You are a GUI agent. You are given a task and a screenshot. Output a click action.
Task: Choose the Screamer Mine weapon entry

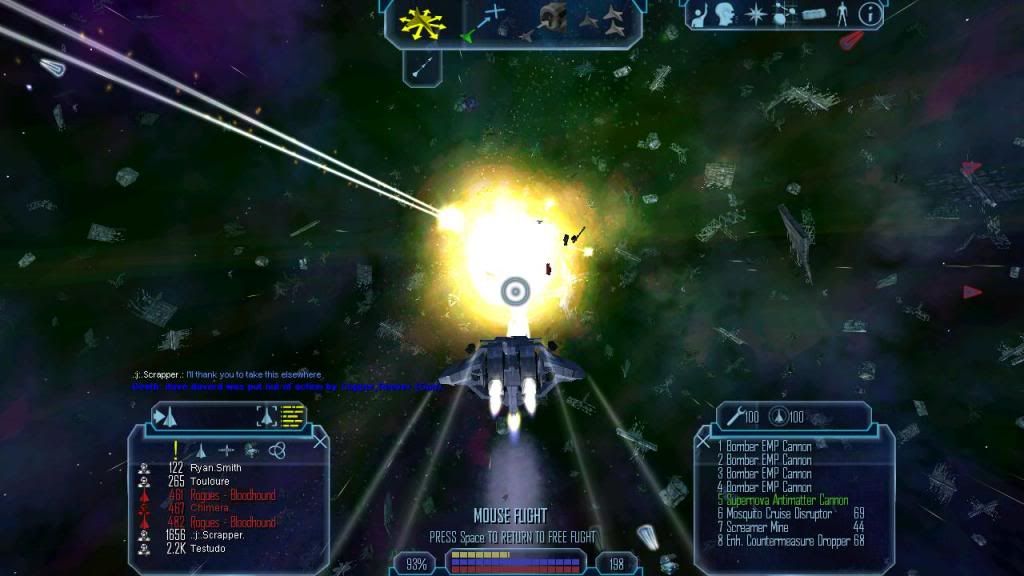[759, 527]
